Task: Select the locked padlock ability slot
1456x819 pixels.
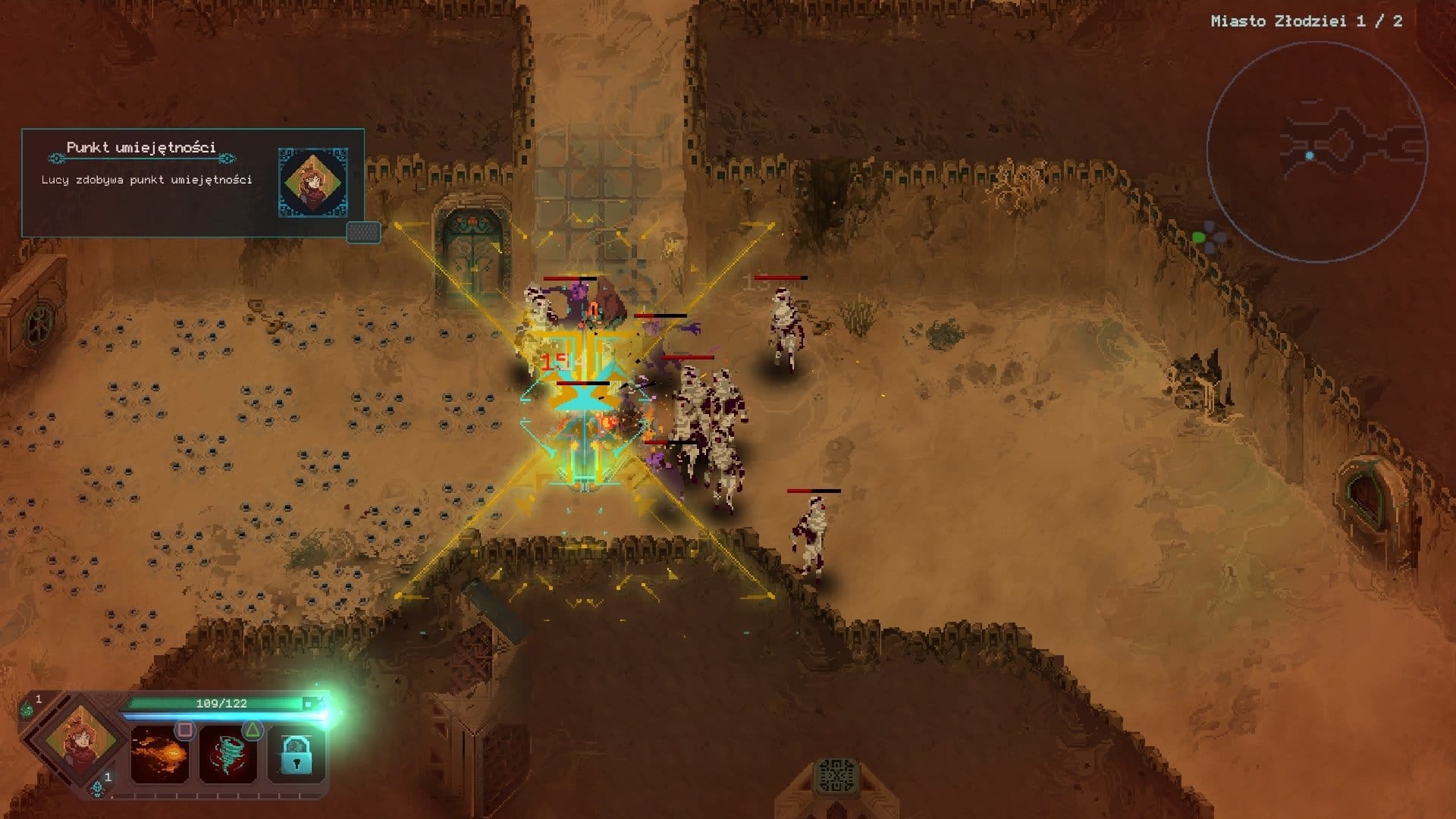Action: [296, 755]
